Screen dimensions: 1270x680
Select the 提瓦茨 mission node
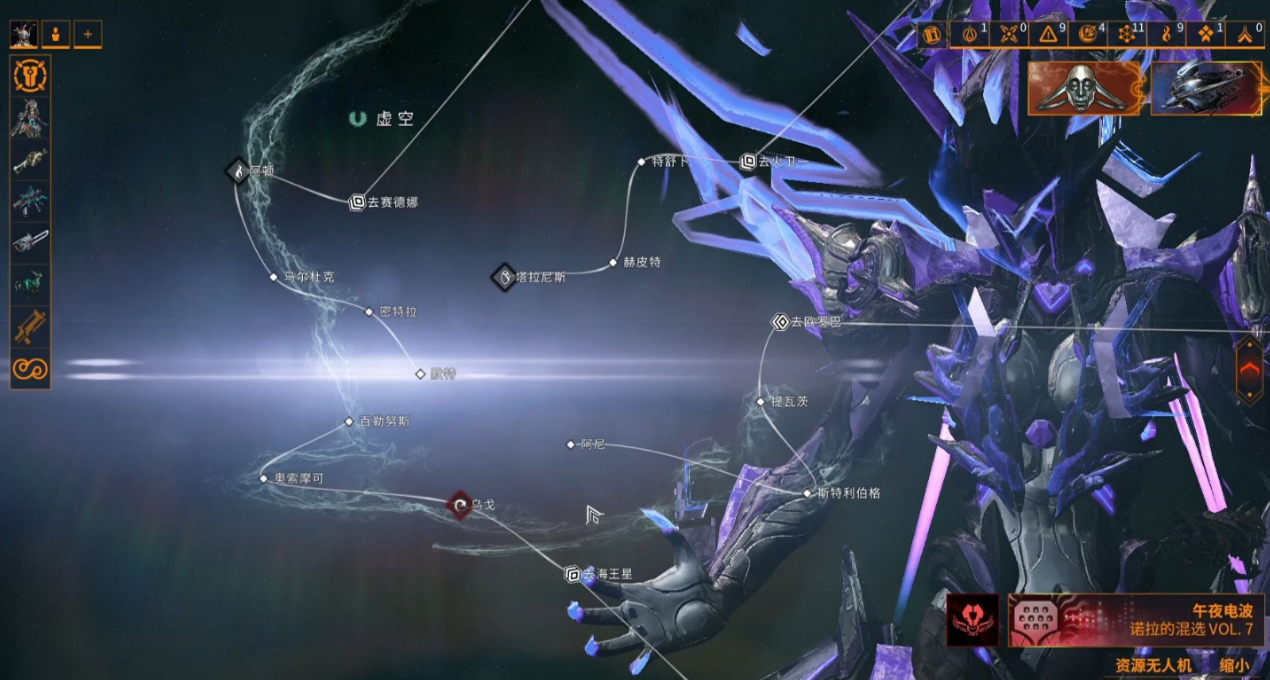760,402
